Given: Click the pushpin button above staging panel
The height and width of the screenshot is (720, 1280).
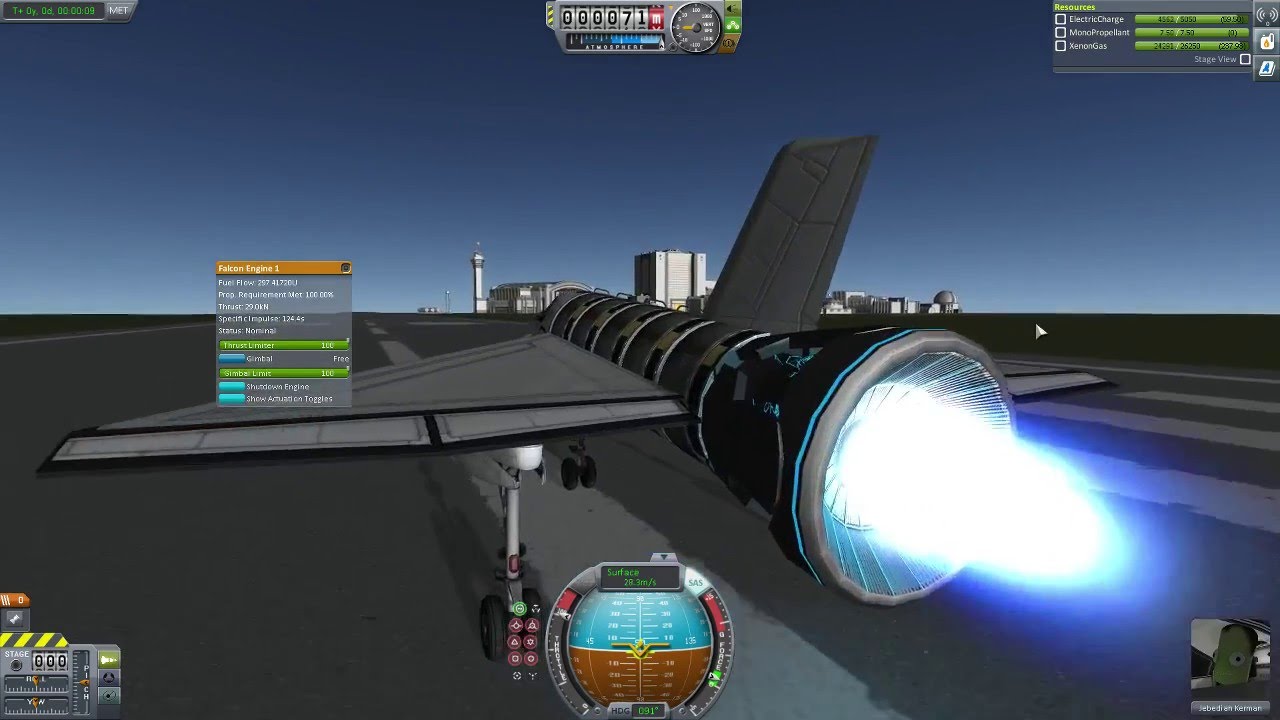Looking at the screenshot, I should point(15,619).
